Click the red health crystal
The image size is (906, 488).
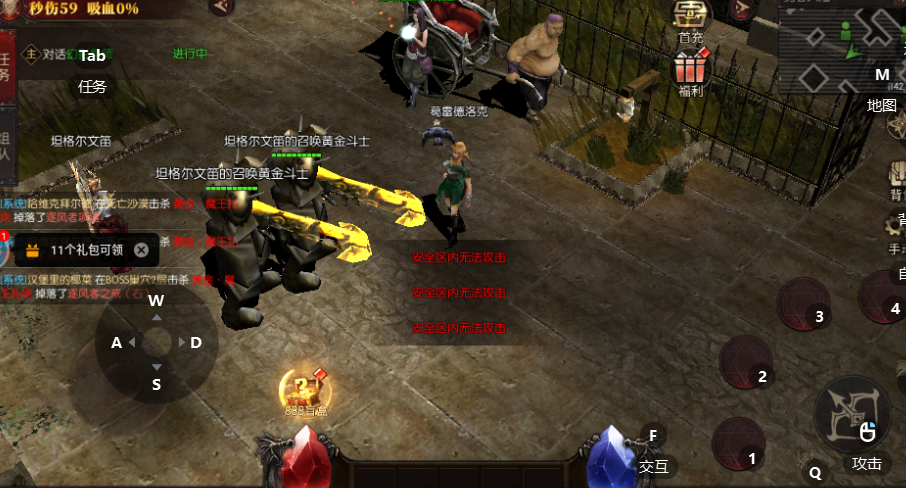pos(300,459)
